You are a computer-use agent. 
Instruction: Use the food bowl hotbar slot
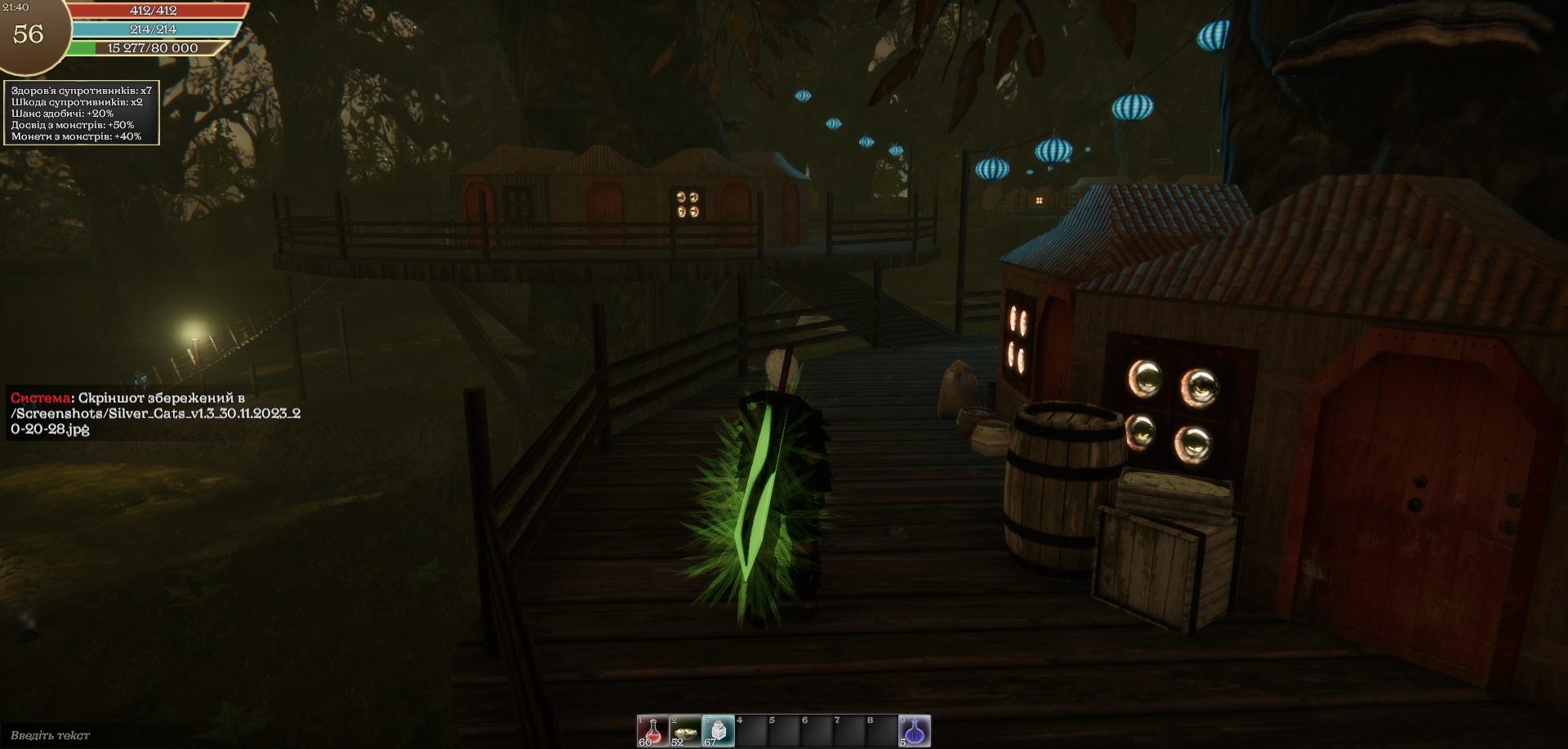click(x=685, y=731)
